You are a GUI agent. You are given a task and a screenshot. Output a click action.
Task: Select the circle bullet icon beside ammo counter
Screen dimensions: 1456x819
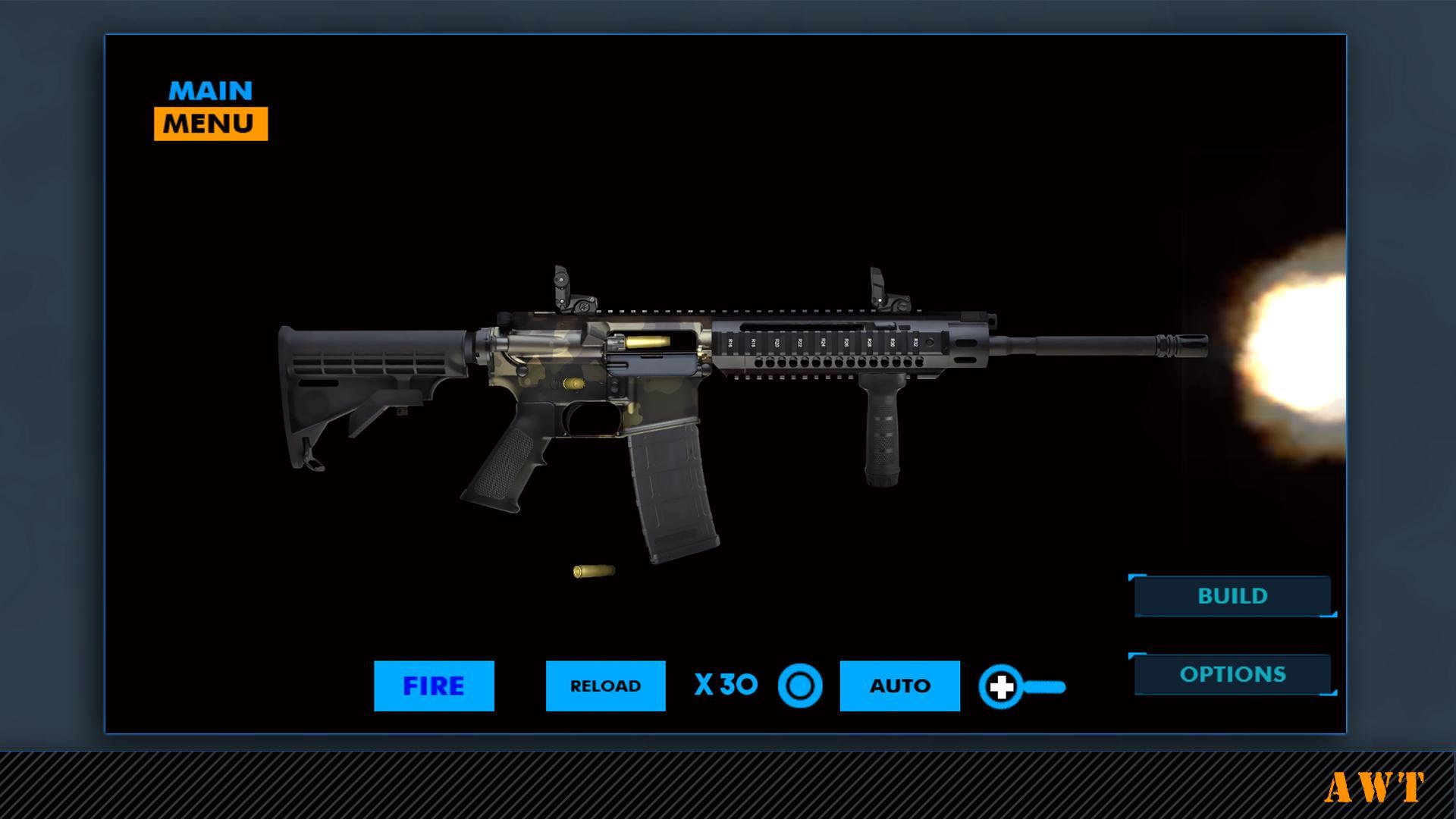[802, 685]
